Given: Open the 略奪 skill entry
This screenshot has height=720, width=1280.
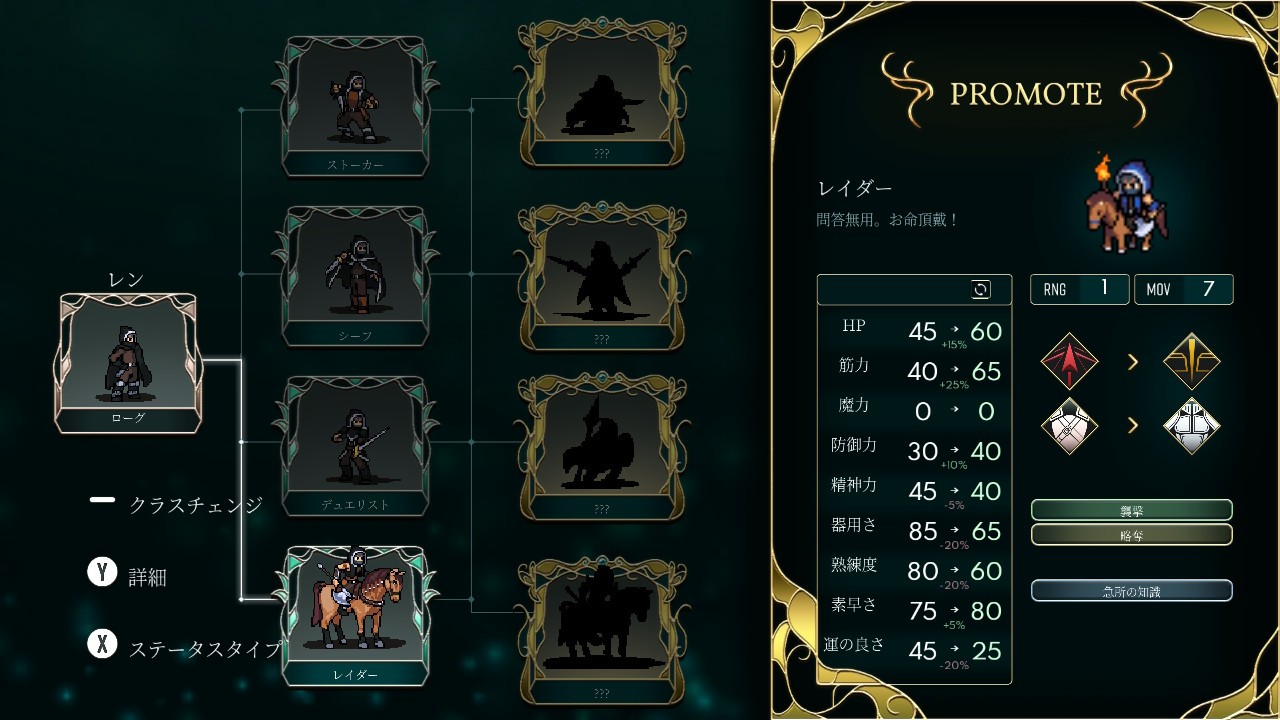Looking at the screenshot, I should [x=1131, y=535].
